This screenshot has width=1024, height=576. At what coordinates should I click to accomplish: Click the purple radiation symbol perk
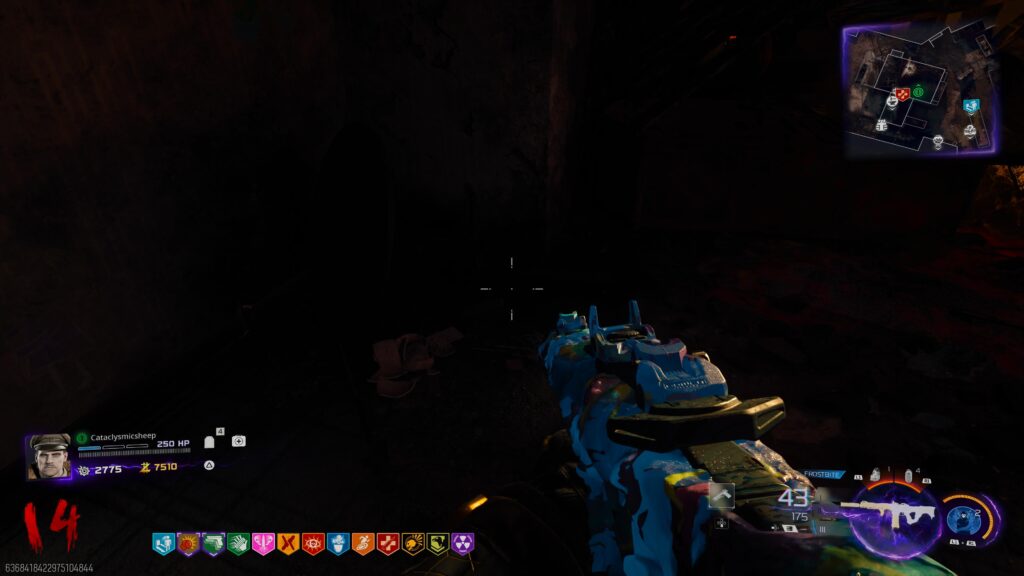click(x=463, y=543)
